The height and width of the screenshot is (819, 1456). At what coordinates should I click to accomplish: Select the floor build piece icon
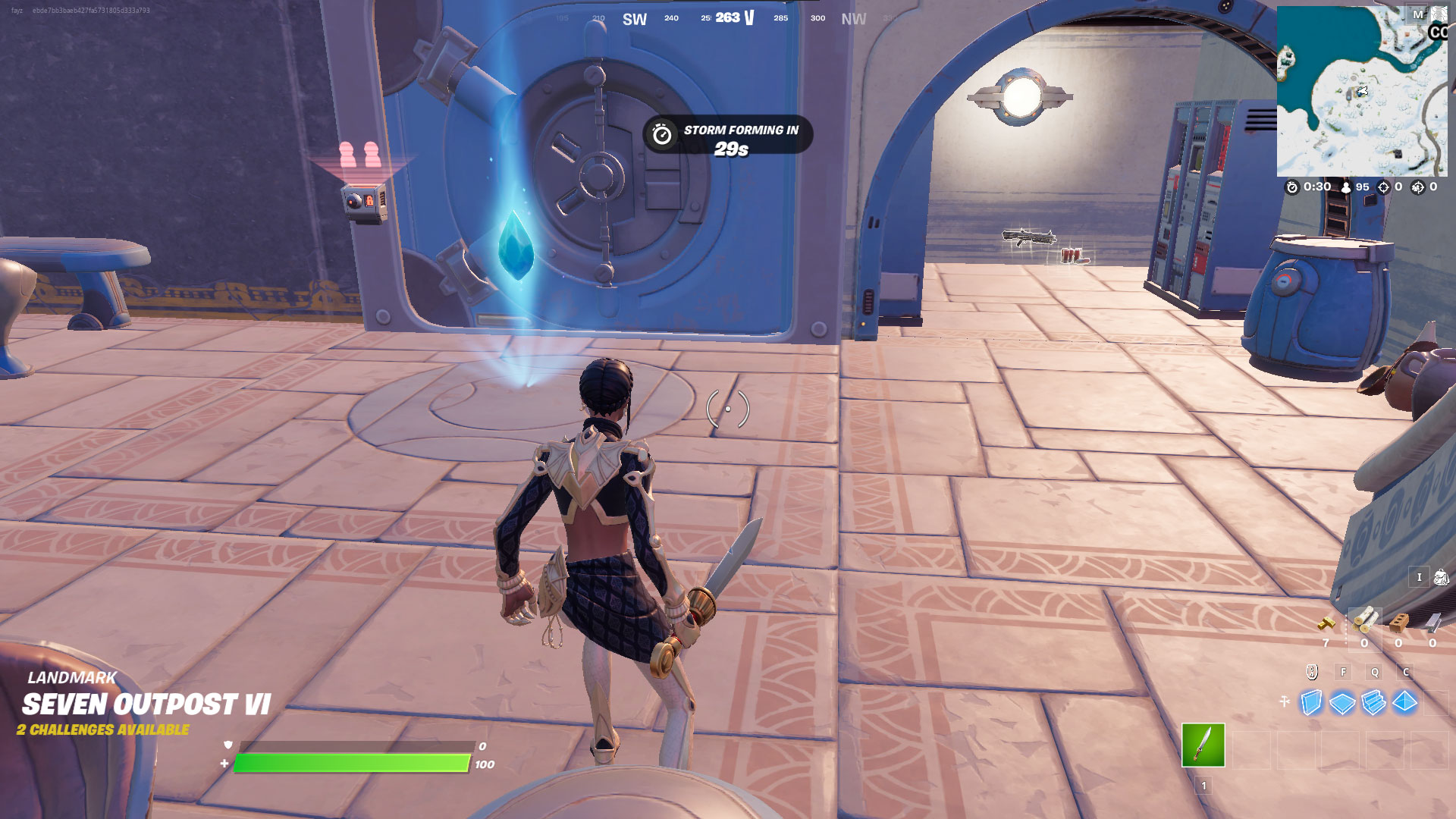click(1341, 703)
